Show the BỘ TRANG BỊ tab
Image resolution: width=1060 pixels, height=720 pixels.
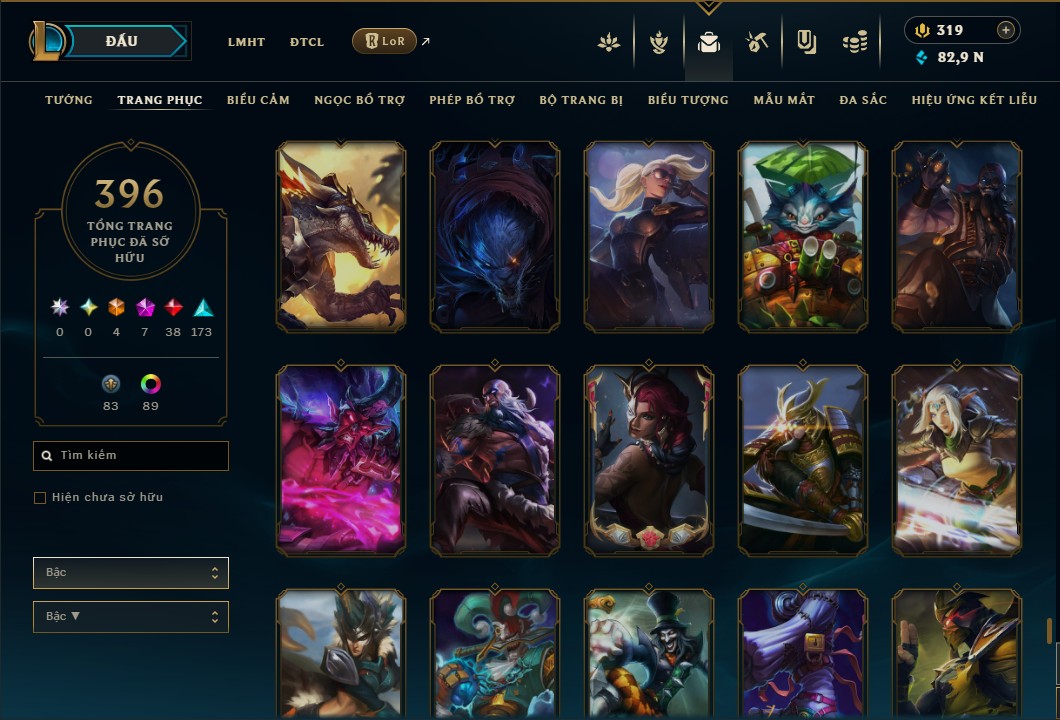coord(581,100)
